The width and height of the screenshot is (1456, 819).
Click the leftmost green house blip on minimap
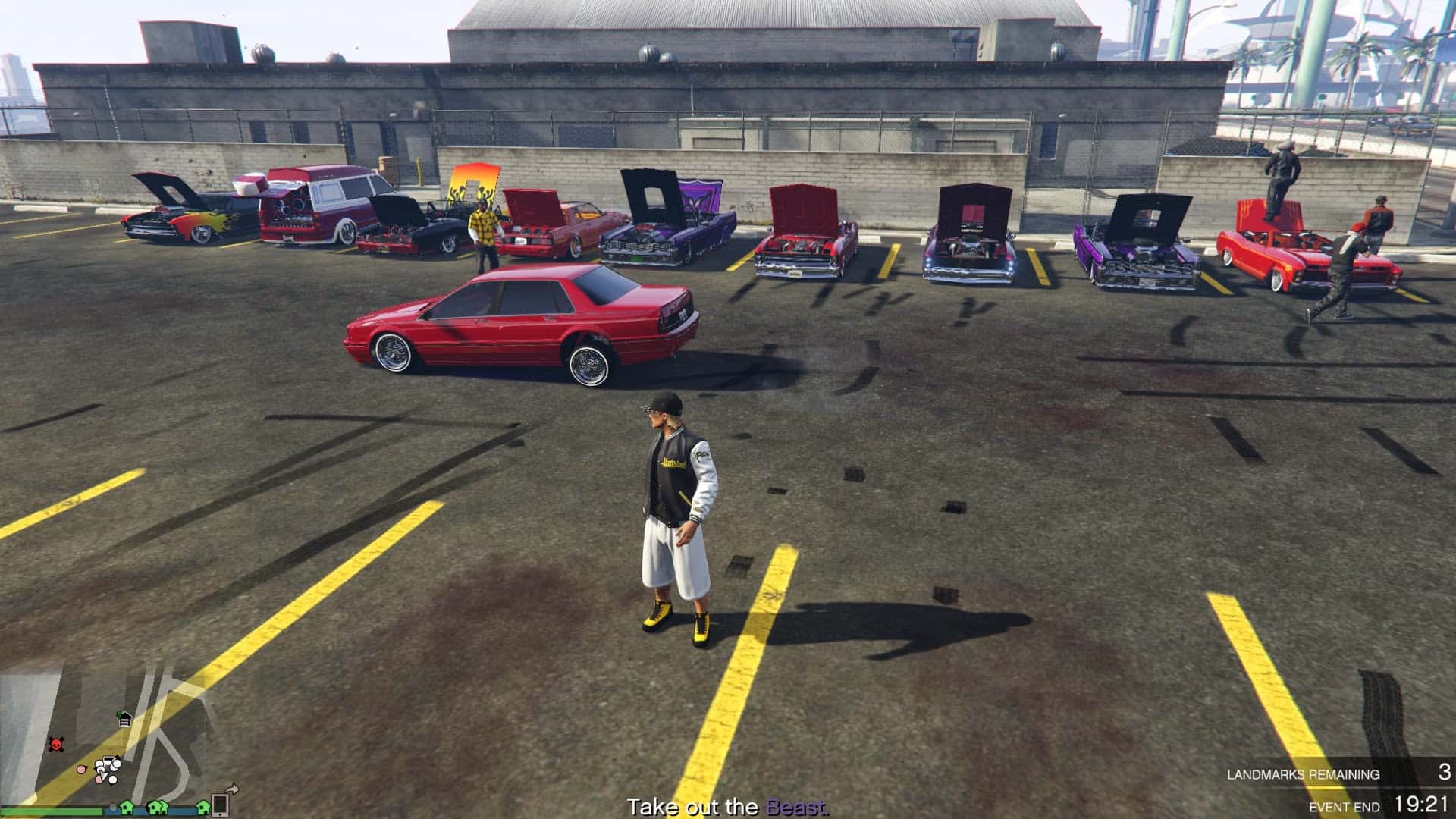(127, 808)
